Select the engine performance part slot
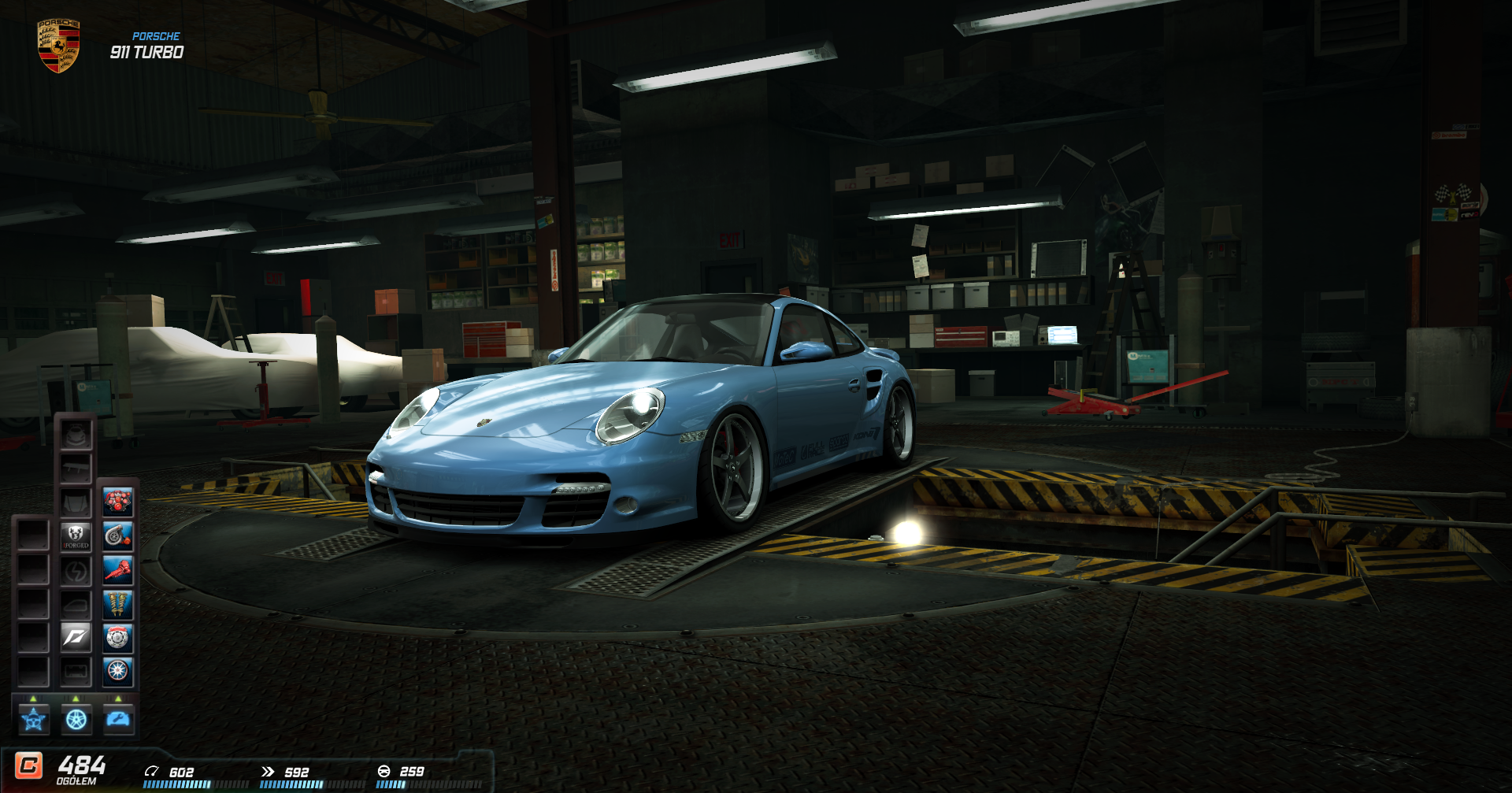The width and height of the screenshot is (1512, 793). [x=117, y=502]
